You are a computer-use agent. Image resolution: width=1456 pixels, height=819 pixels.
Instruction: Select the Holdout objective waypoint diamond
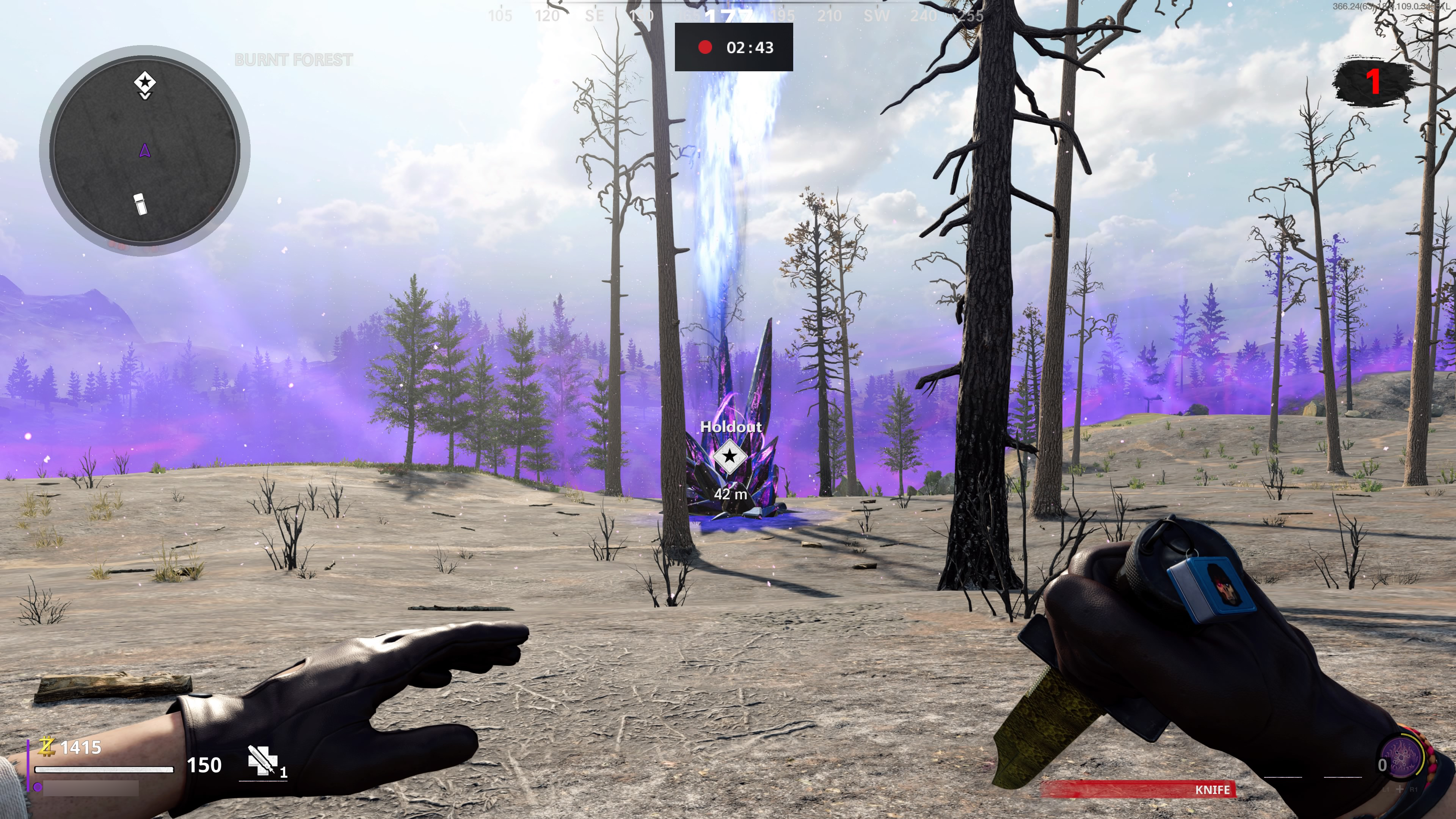729,455
